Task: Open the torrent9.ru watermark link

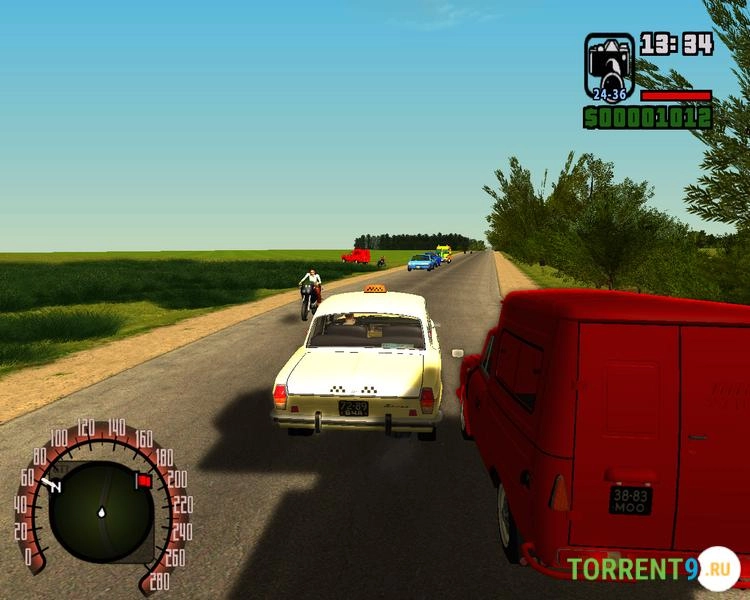Action: click(653, 569)
